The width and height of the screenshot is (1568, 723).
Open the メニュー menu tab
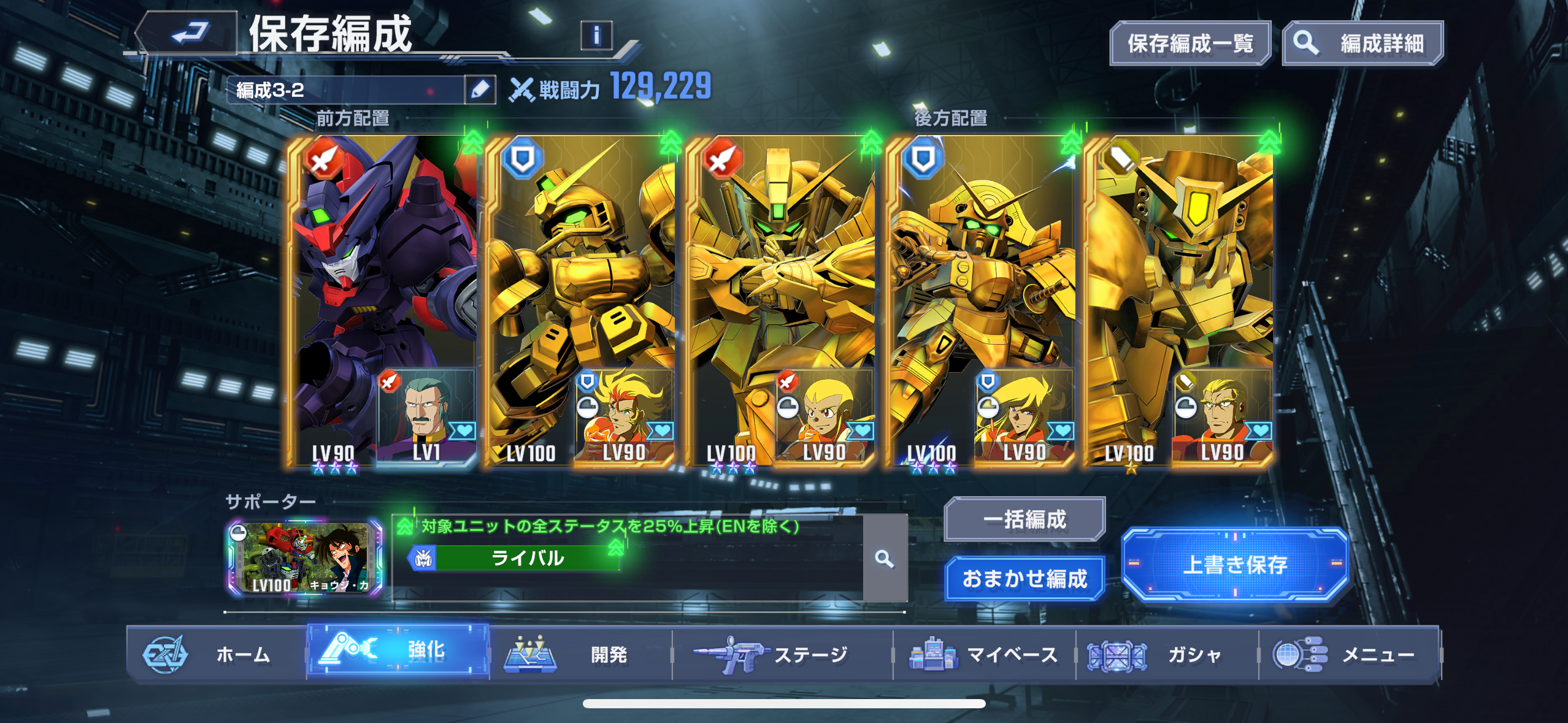(1348, 654)
